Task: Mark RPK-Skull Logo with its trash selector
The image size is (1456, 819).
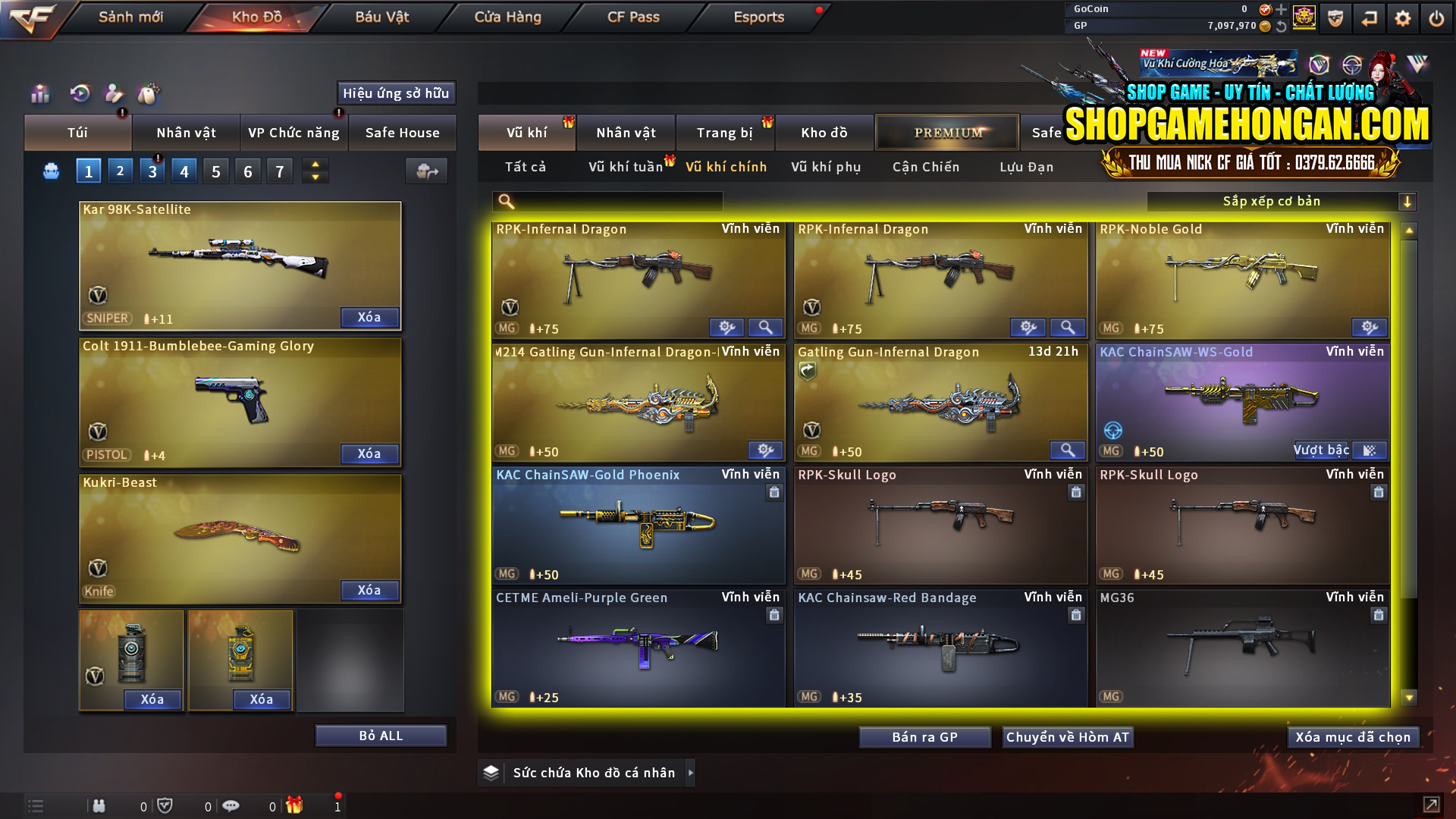Action: 1076,491
